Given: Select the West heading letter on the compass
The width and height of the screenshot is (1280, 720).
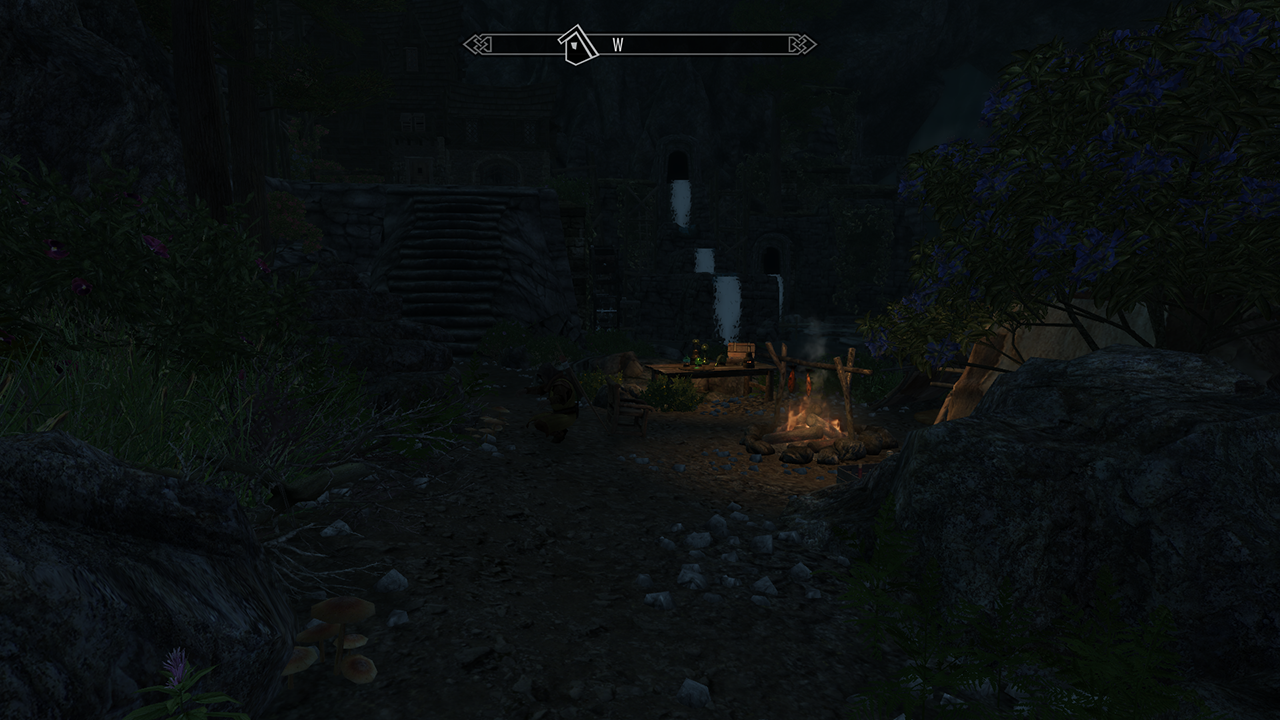Looking at the screenshot, I should coord(618,46).
